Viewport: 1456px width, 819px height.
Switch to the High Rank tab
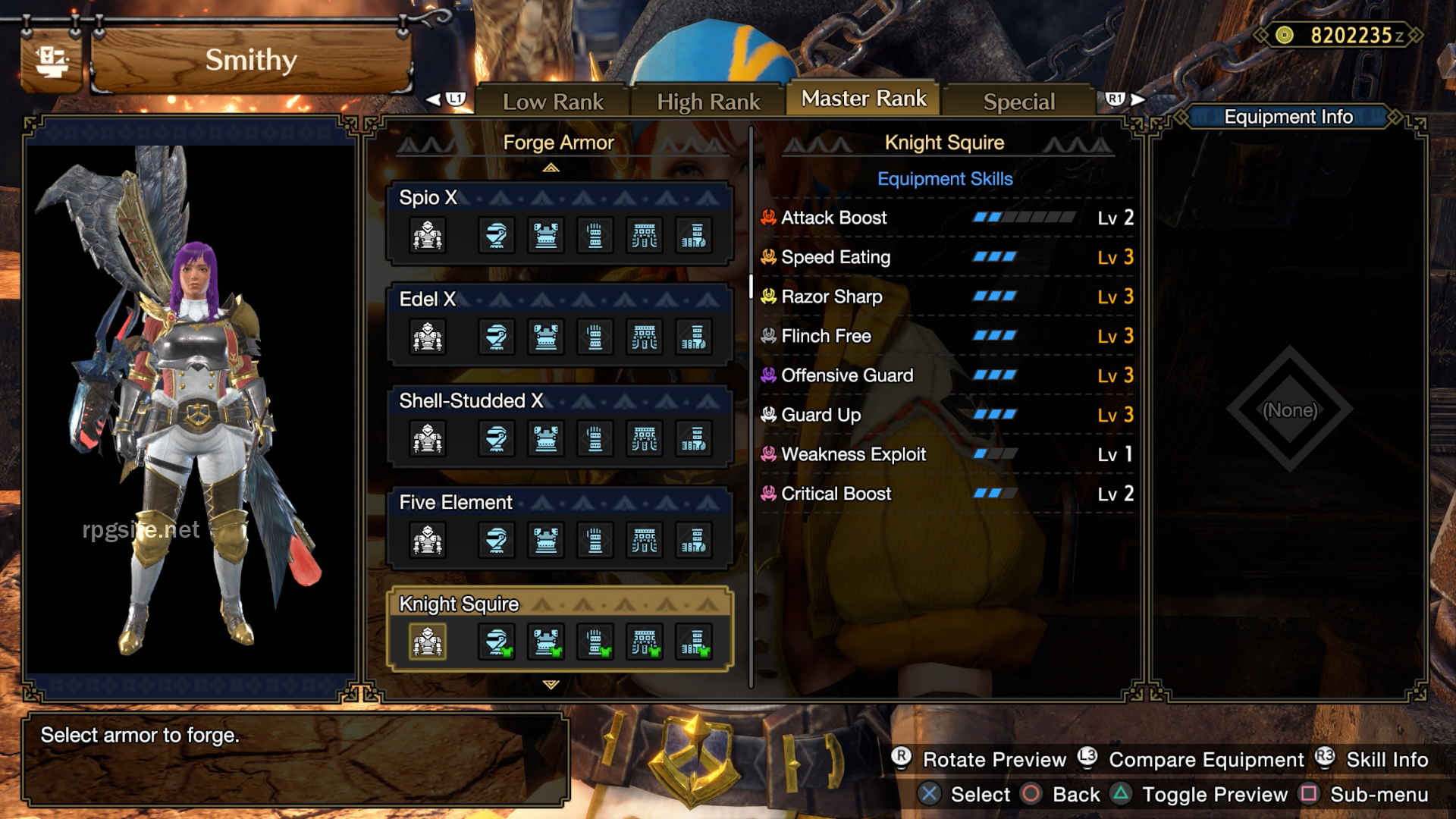tap(708, 99)
